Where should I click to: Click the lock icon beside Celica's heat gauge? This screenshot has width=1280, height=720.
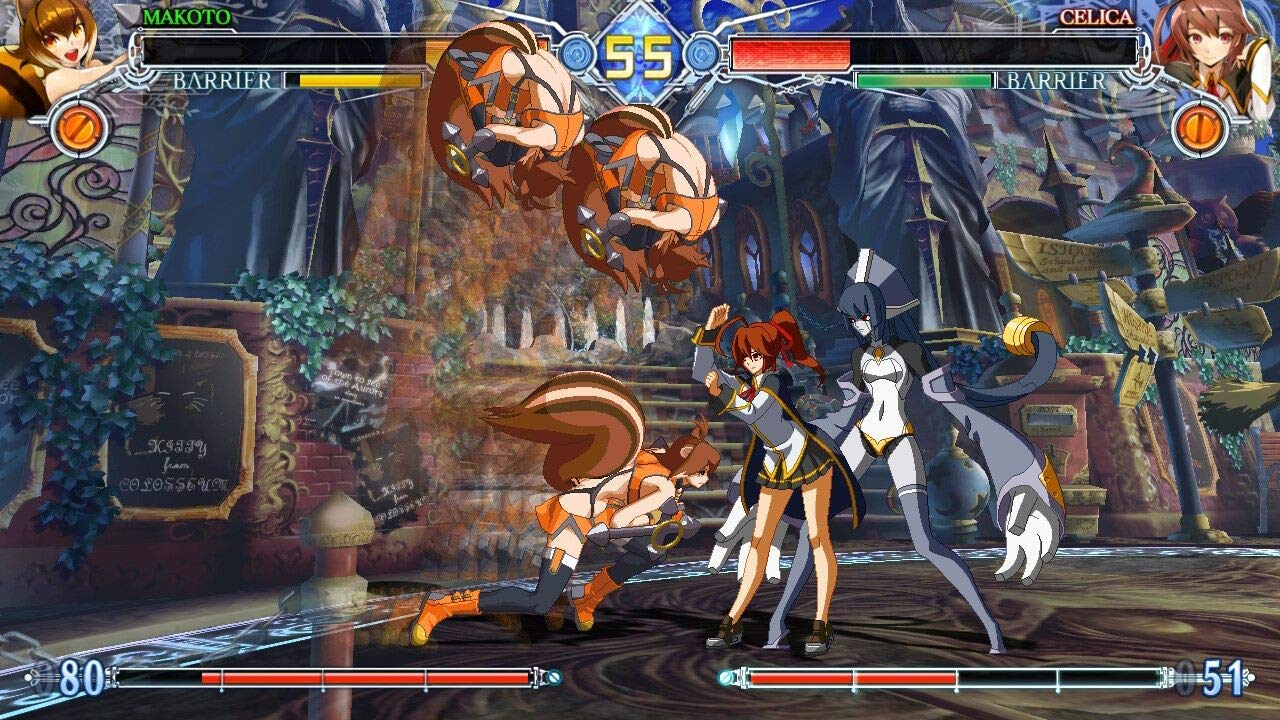click(x=726, y=675)
